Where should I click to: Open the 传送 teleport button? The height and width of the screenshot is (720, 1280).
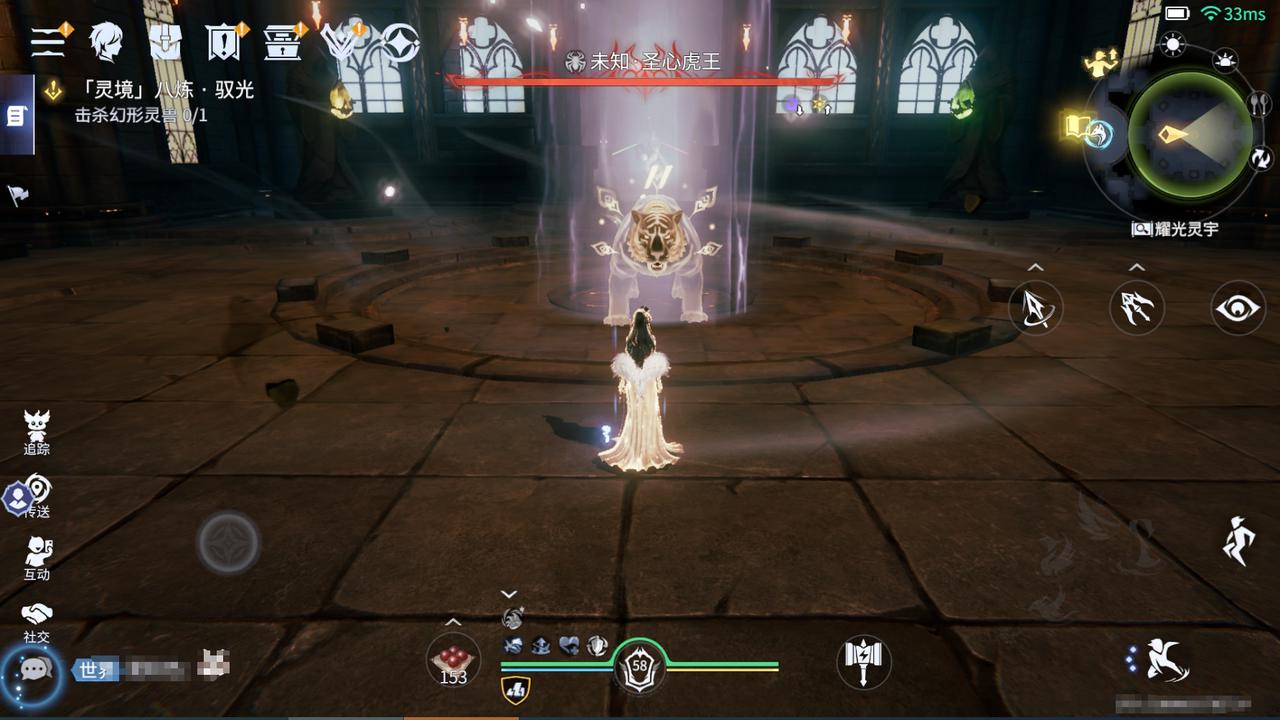(38, 496)
